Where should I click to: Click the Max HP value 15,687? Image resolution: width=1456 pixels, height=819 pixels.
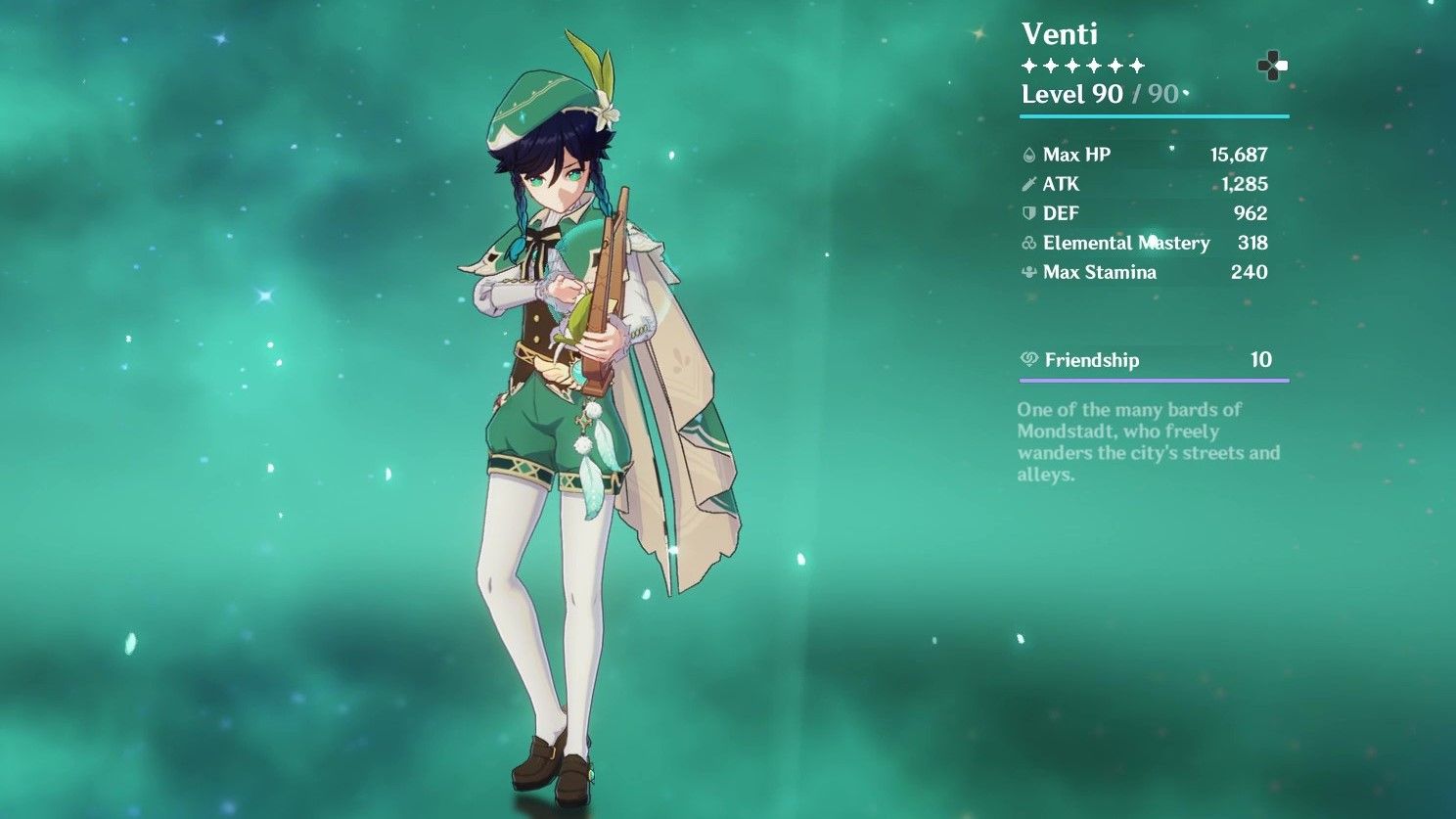pyautogui.click(x=1239, y=154)
